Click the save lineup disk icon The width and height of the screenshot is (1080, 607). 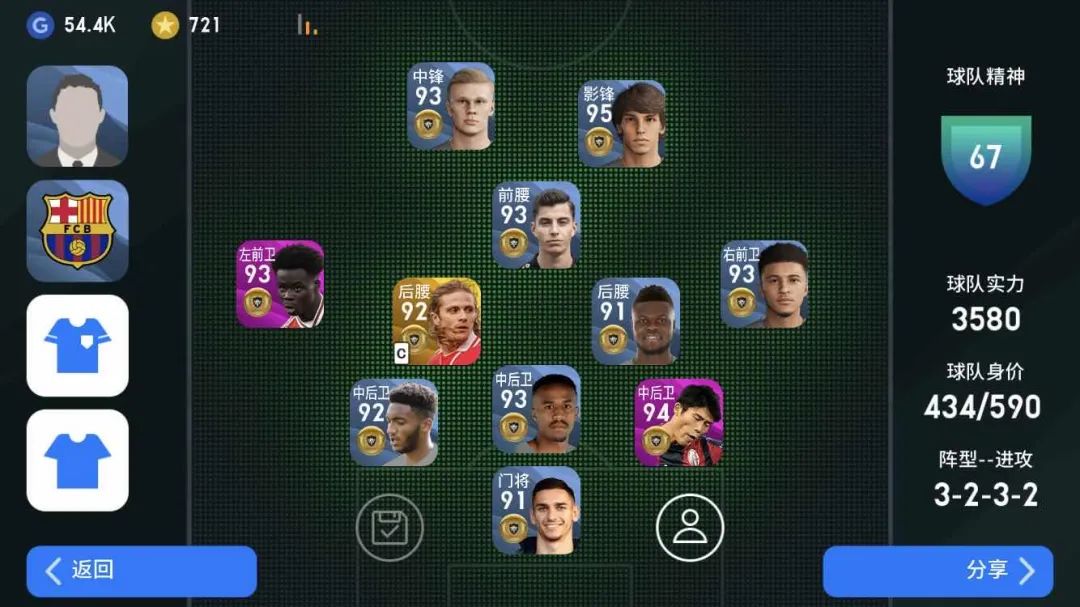click(390, 527)
